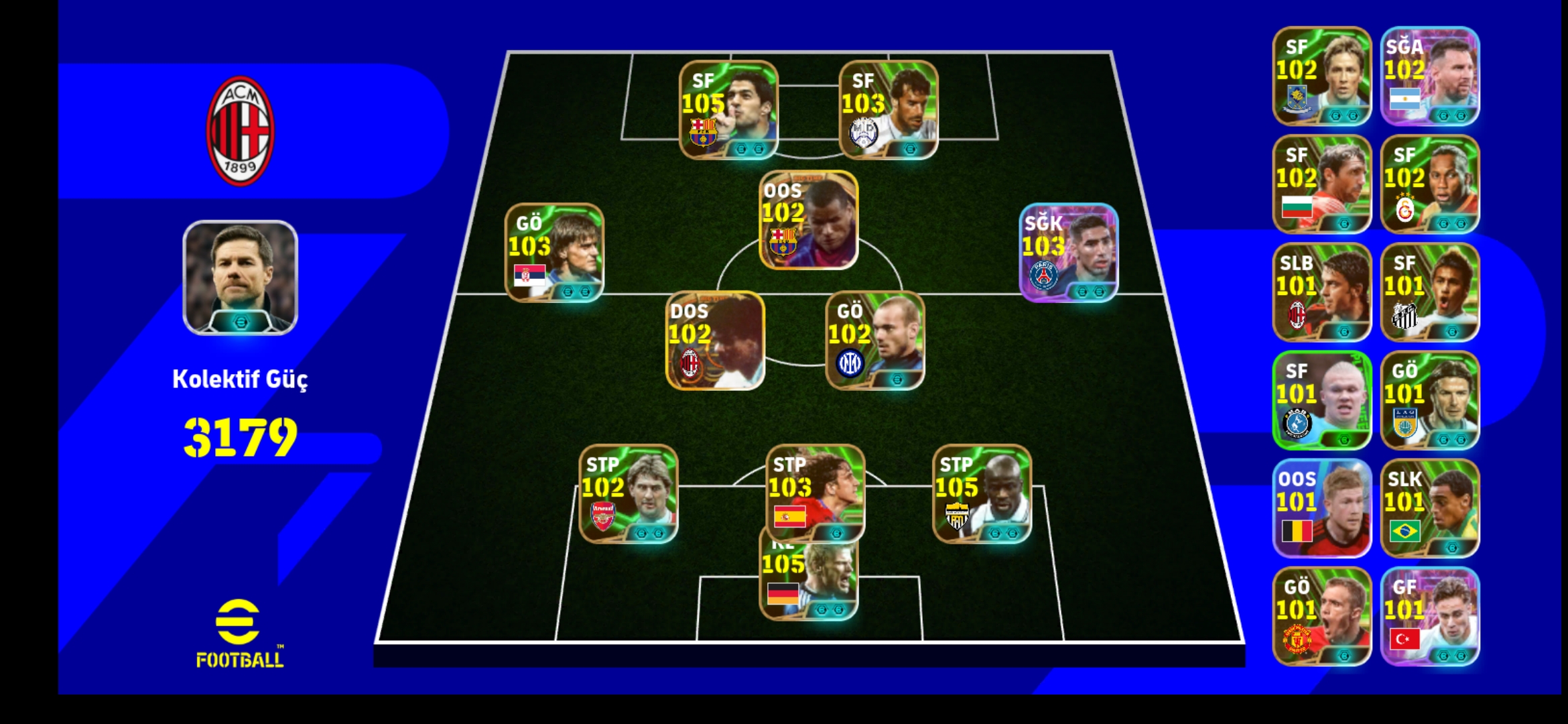
Task: Pick the SLB 101 AC Milan substitute
Action: [1322, 292]
